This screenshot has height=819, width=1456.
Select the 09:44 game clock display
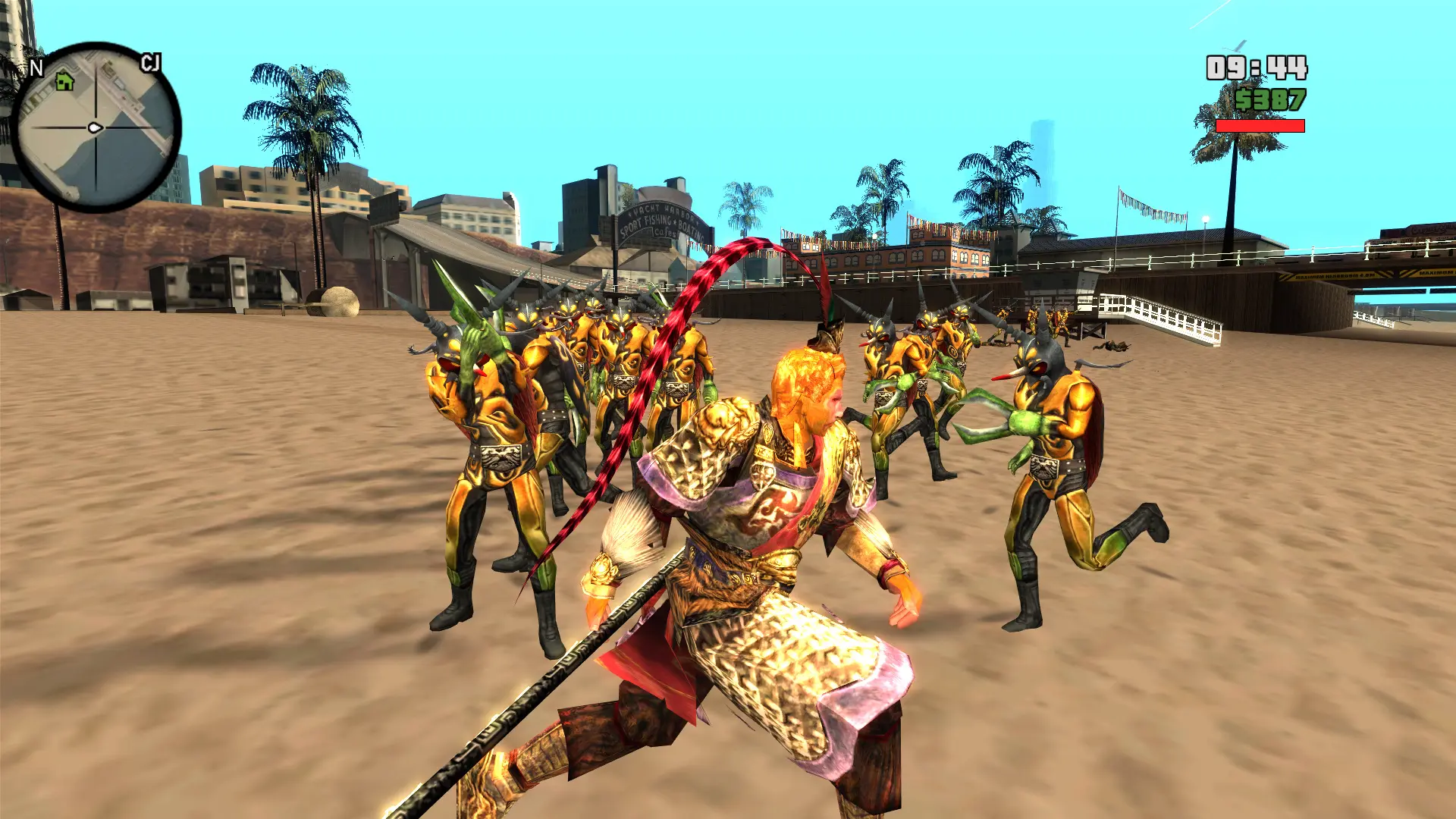[x=1257, y=67]
